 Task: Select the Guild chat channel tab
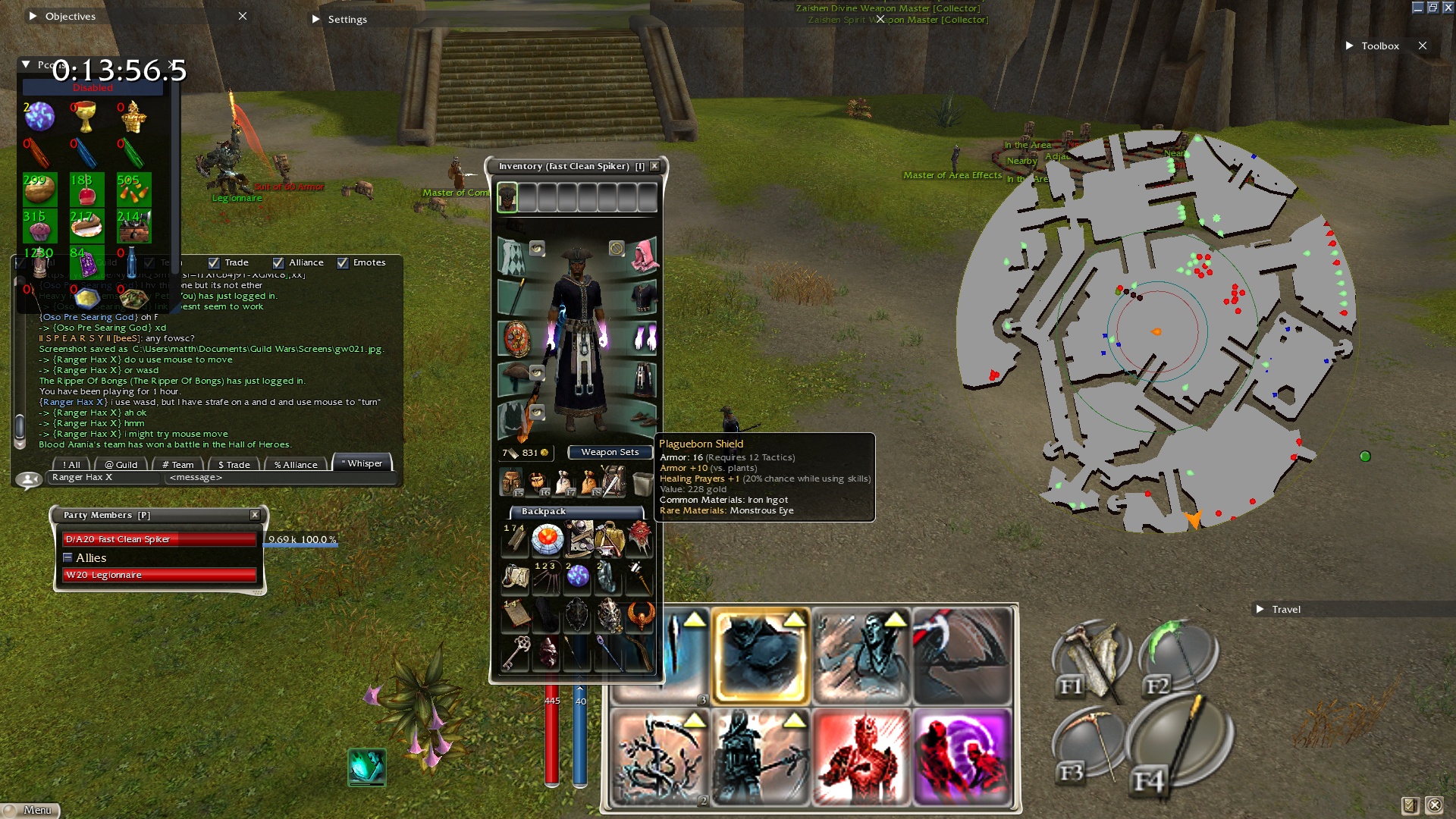point(121,465)
